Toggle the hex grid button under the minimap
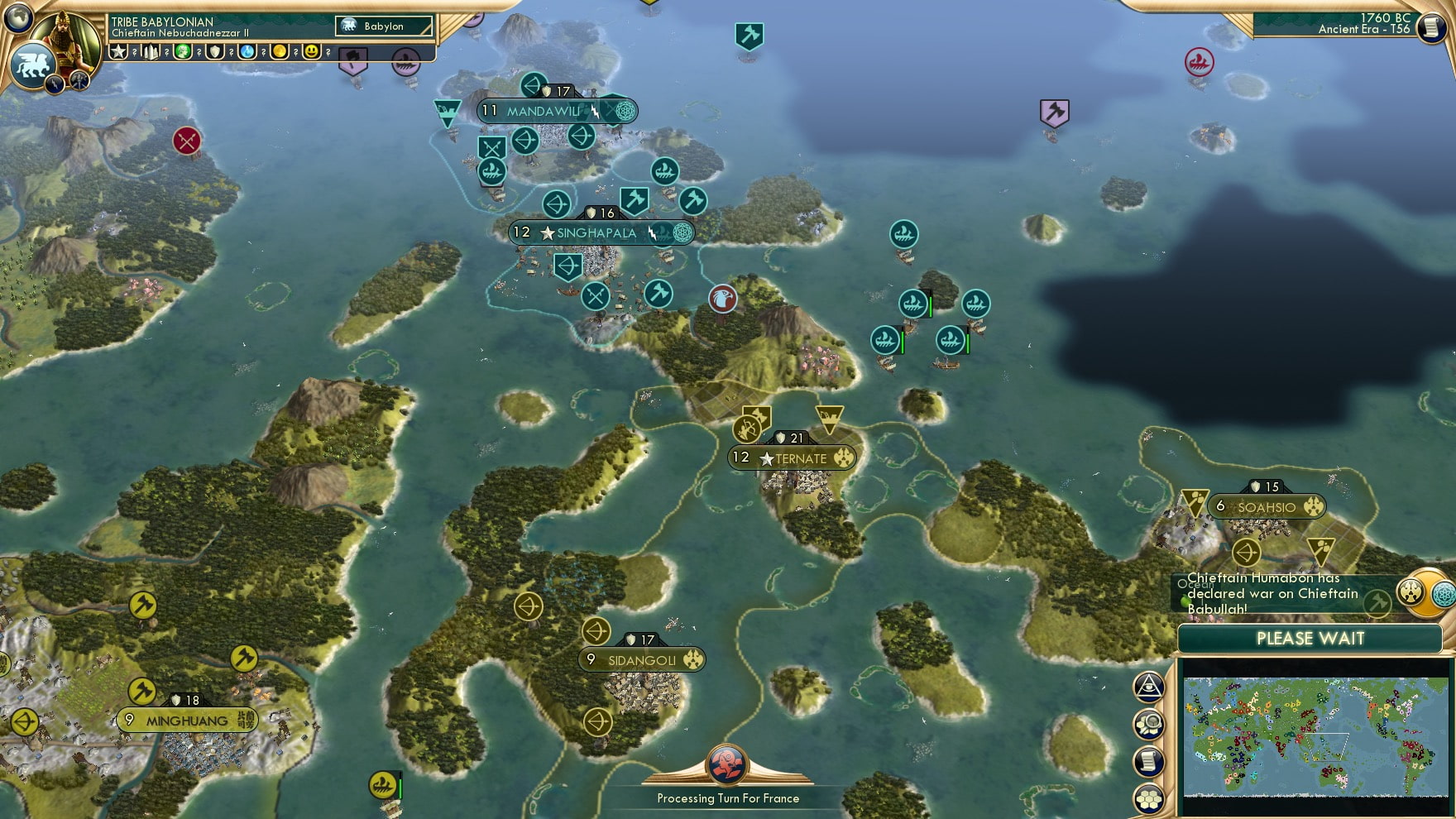This screenshot has height=819, width=1456. click(x=1148, y=797)
